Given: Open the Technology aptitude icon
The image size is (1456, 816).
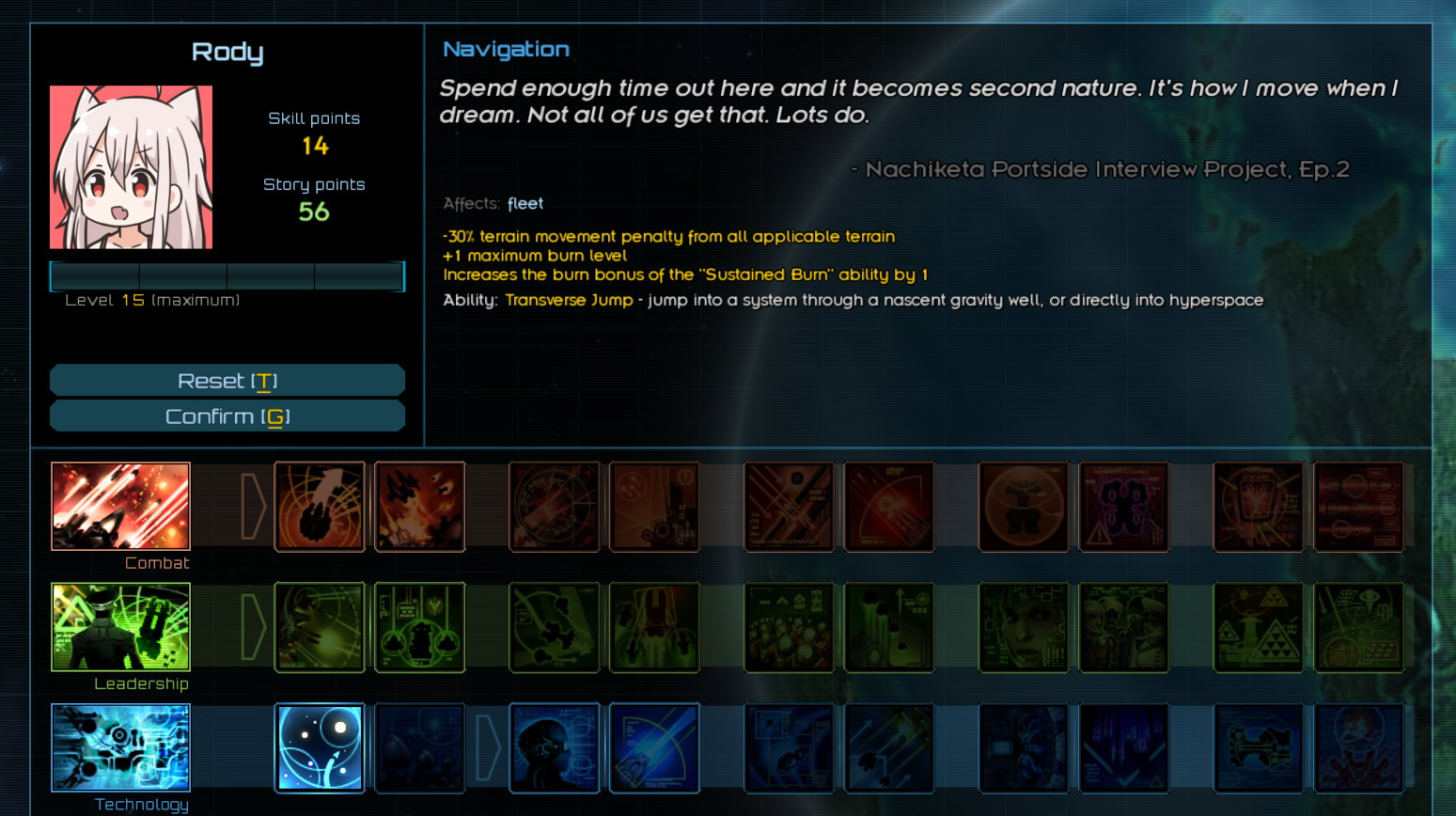Looking at the screenshot, I should pos(120,747).
